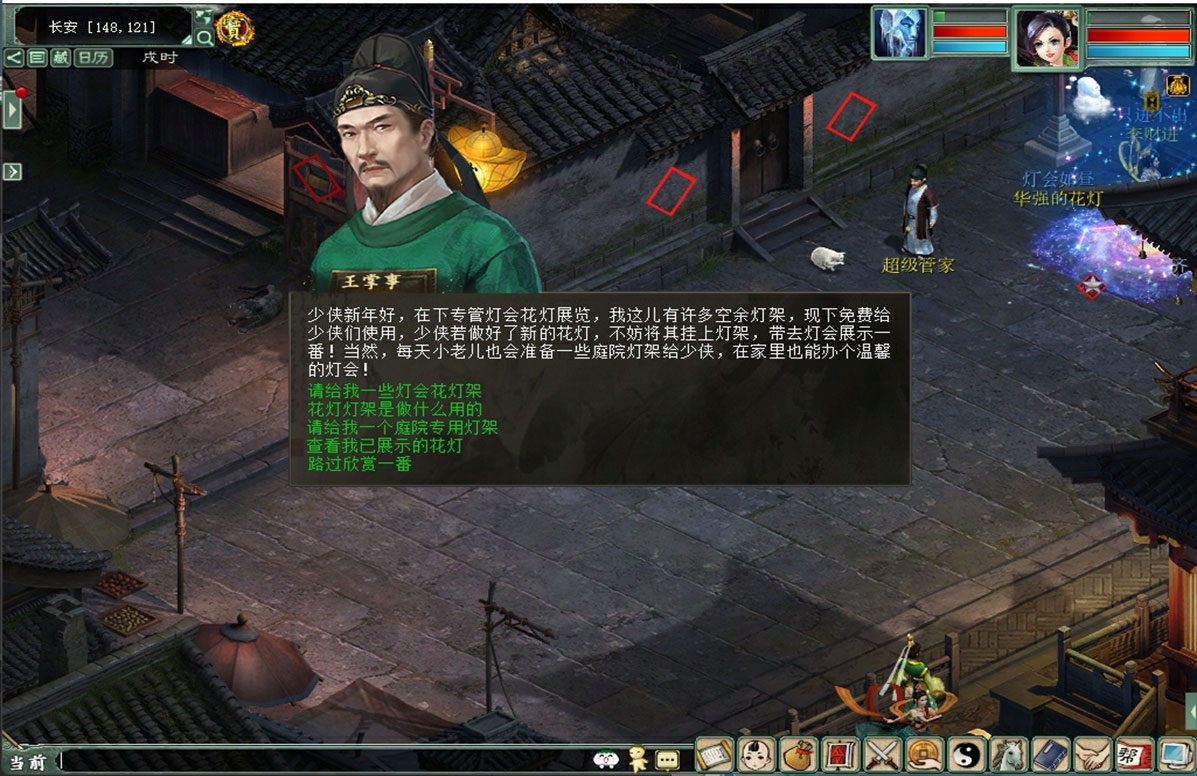Open the 日历 calendar button
The height and width of the screenshot is (776, 1197).
94,57
